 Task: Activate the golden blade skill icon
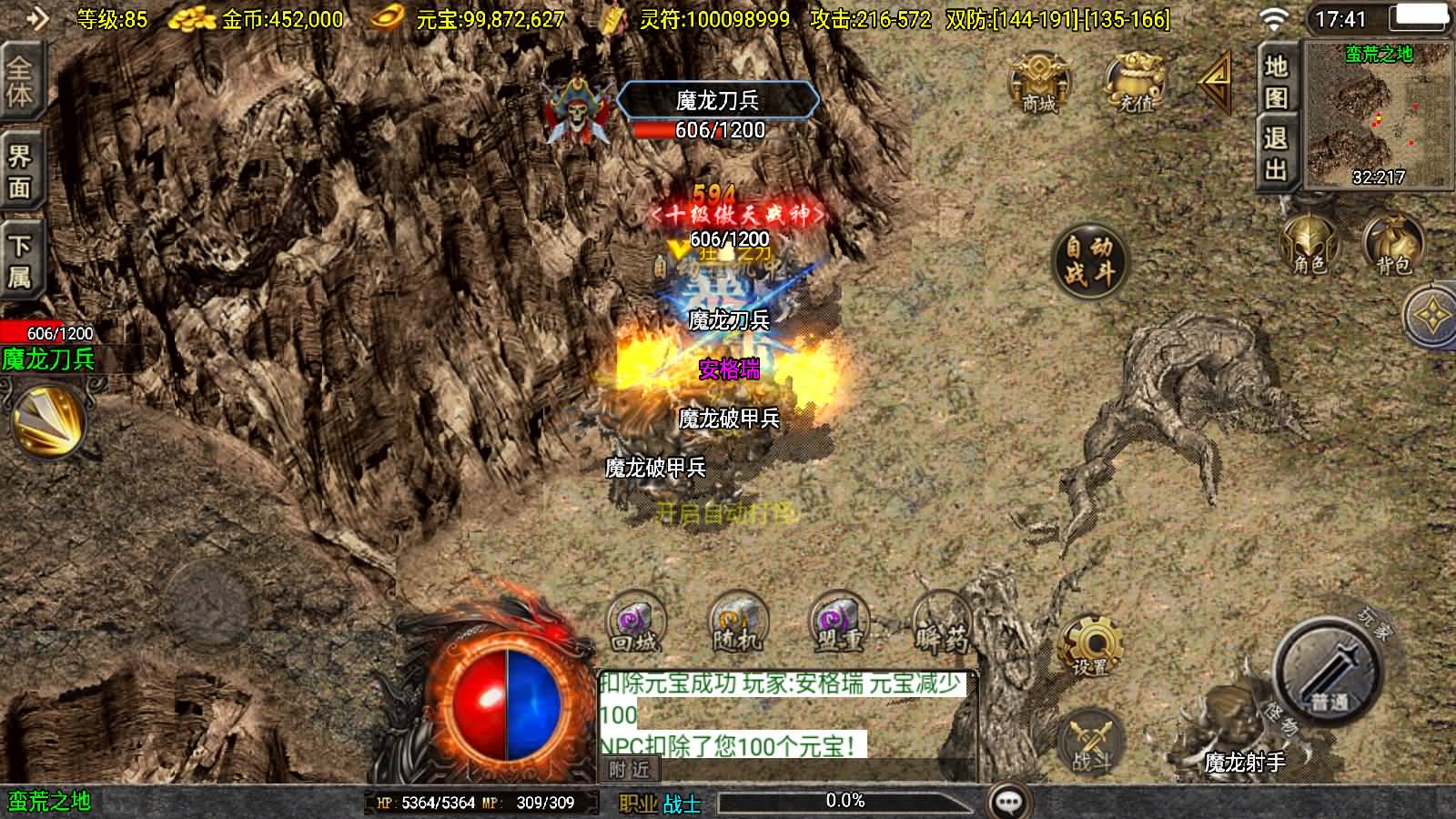tap(48, 420)
